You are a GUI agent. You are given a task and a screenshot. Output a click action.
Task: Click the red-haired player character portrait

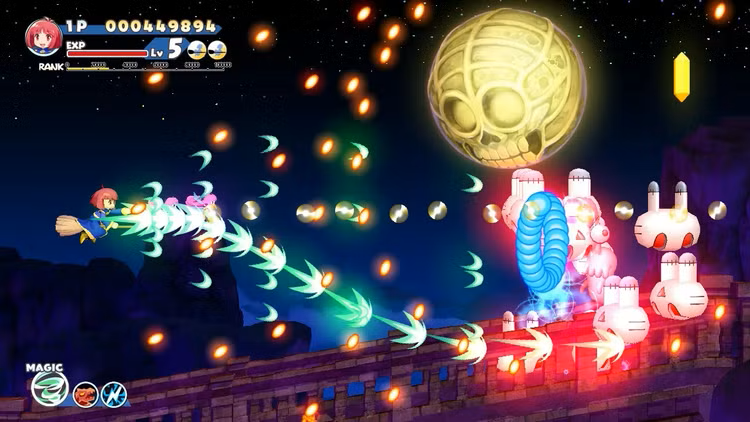(43, 37)
